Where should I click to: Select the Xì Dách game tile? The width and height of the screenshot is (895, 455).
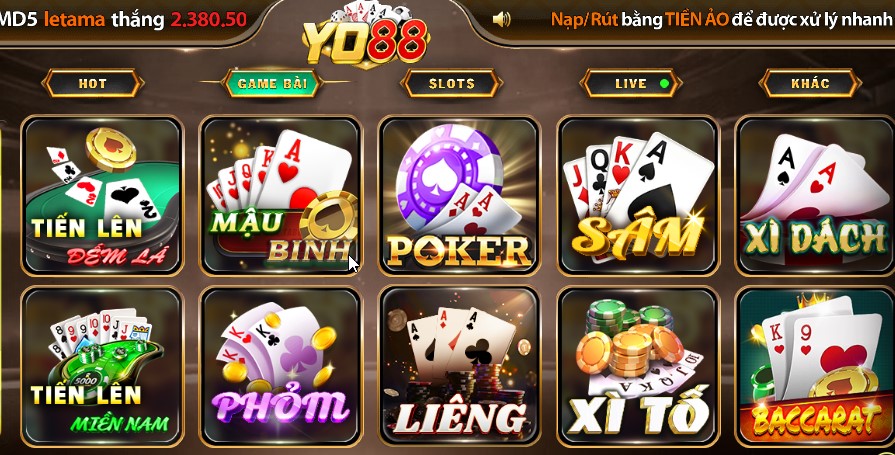(x=815, y=196)
